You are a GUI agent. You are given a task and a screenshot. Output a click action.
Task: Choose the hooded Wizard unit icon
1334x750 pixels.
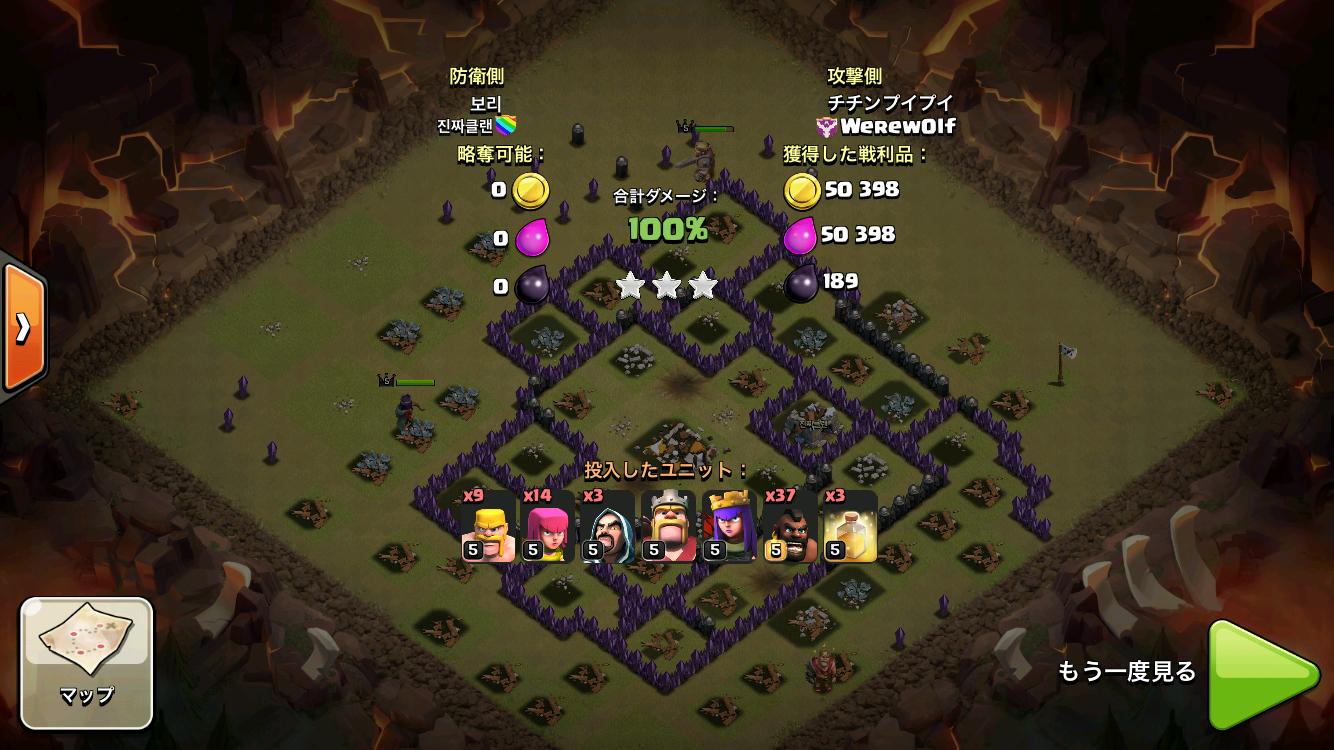click(608, 527)
